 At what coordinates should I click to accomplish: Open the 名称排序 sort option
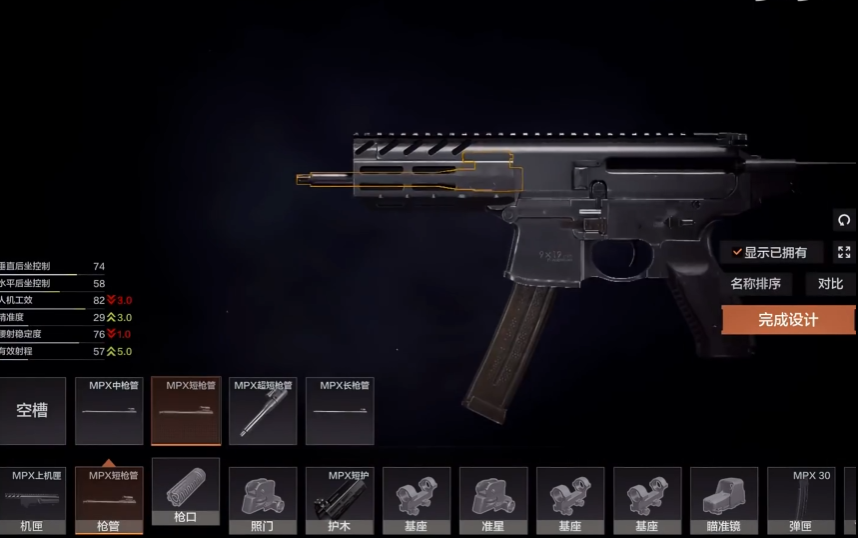755,284
